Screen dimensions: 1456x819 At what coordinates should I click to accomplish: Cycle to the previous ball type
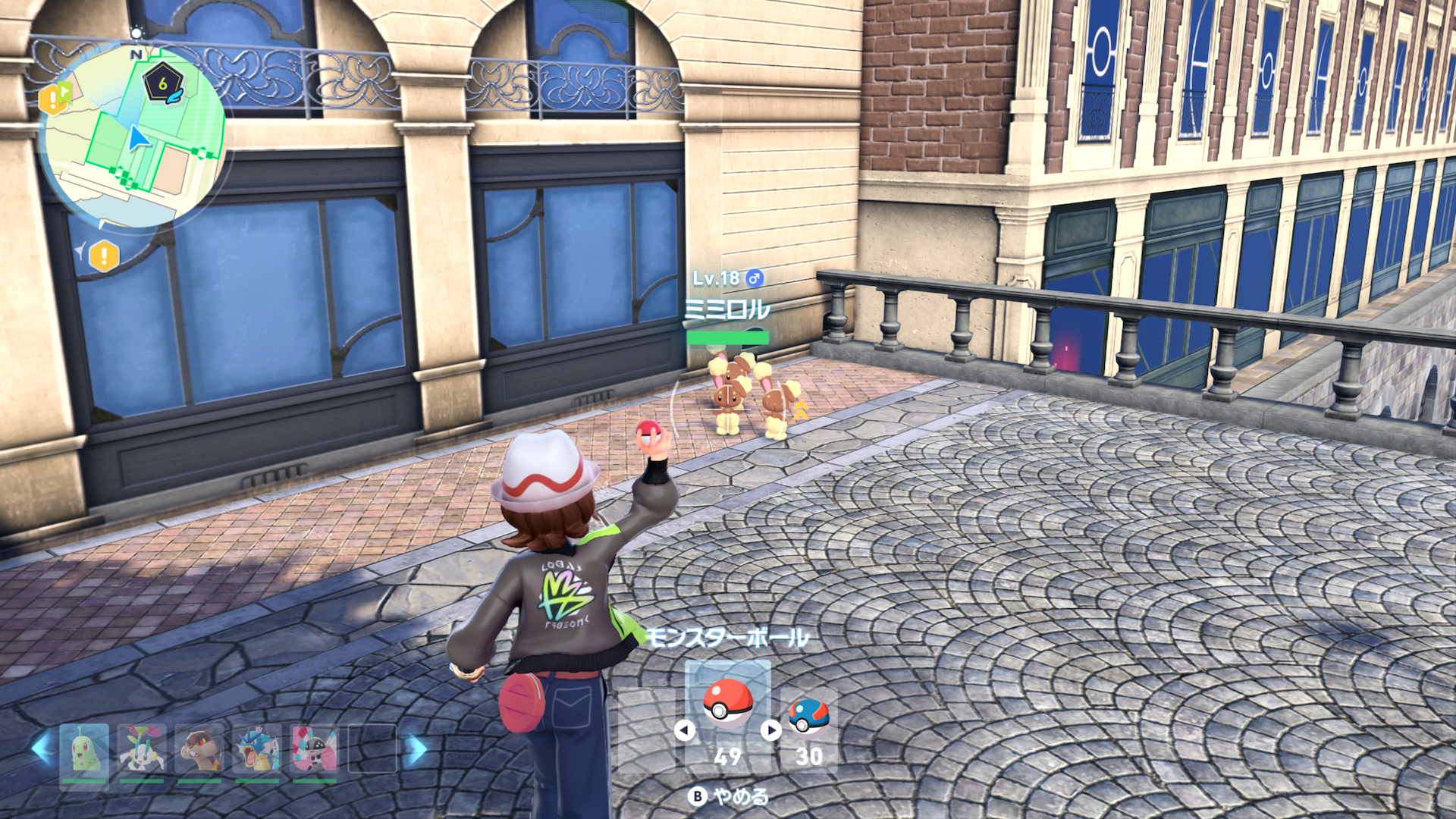click(x=685, y=730)
